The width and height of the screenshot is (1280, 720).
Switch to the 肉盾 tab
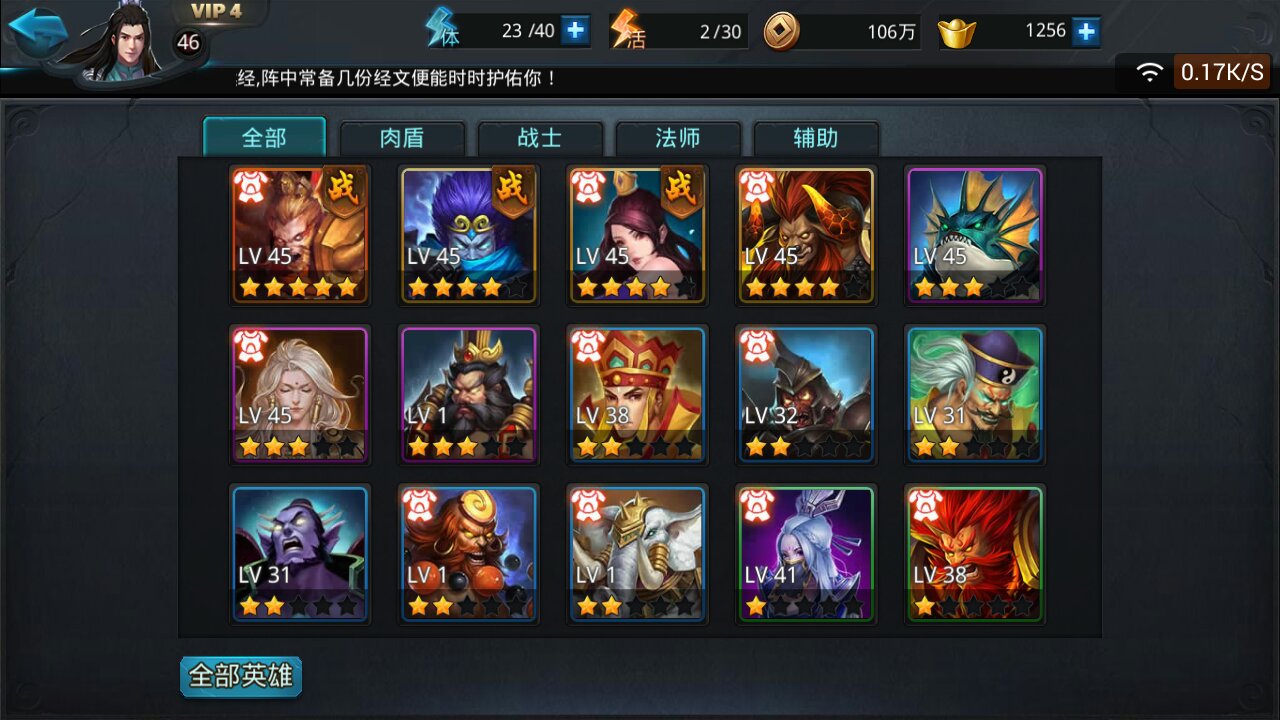coord(402,138)
